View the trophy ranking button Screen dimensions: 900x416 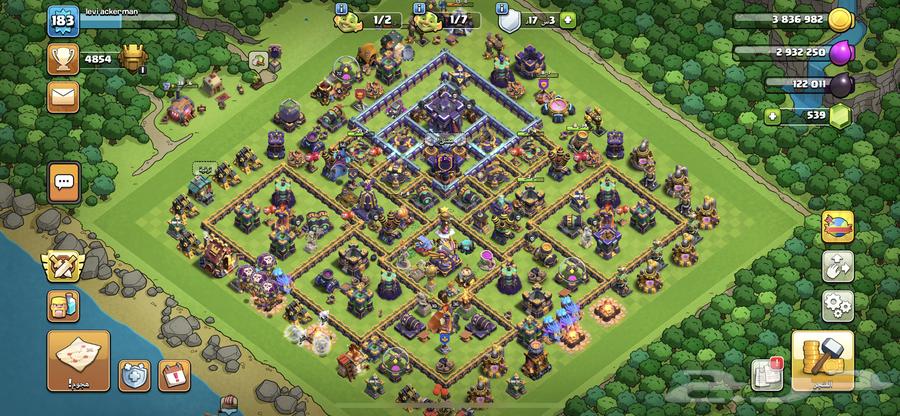[64, 58]
